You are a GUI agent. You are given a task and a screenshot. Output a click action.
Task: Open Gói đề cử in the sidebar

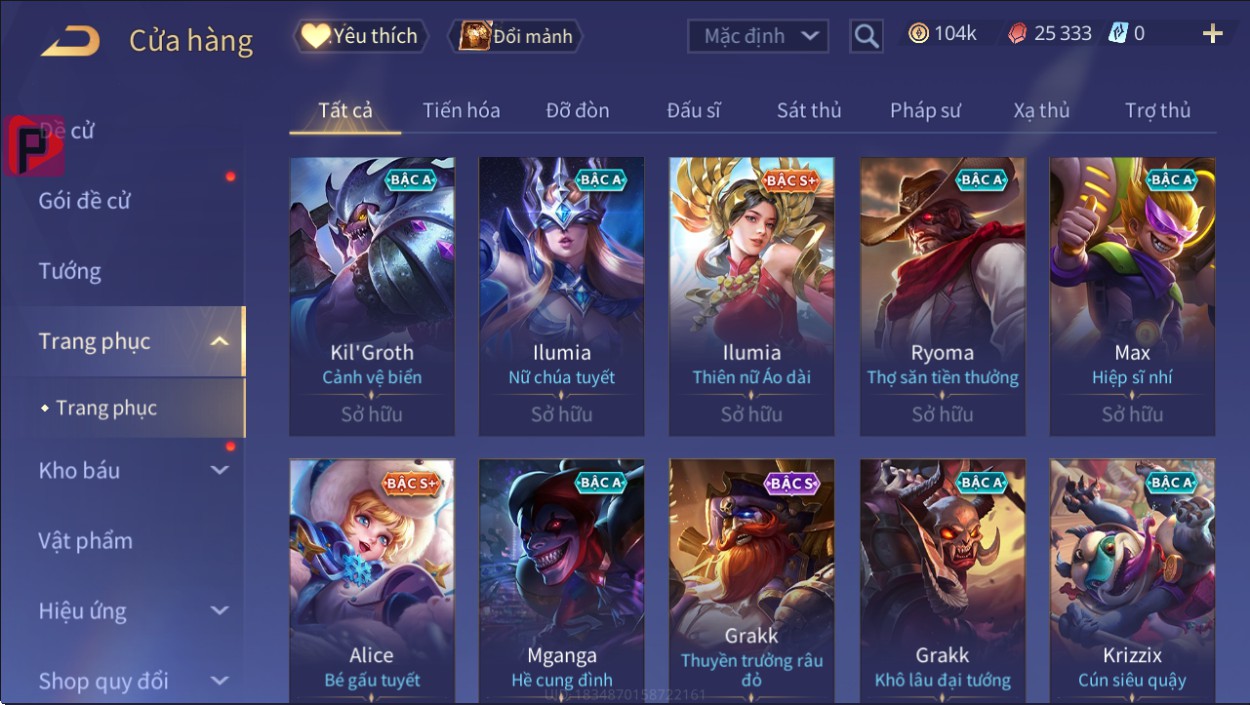tap(85, 201)
